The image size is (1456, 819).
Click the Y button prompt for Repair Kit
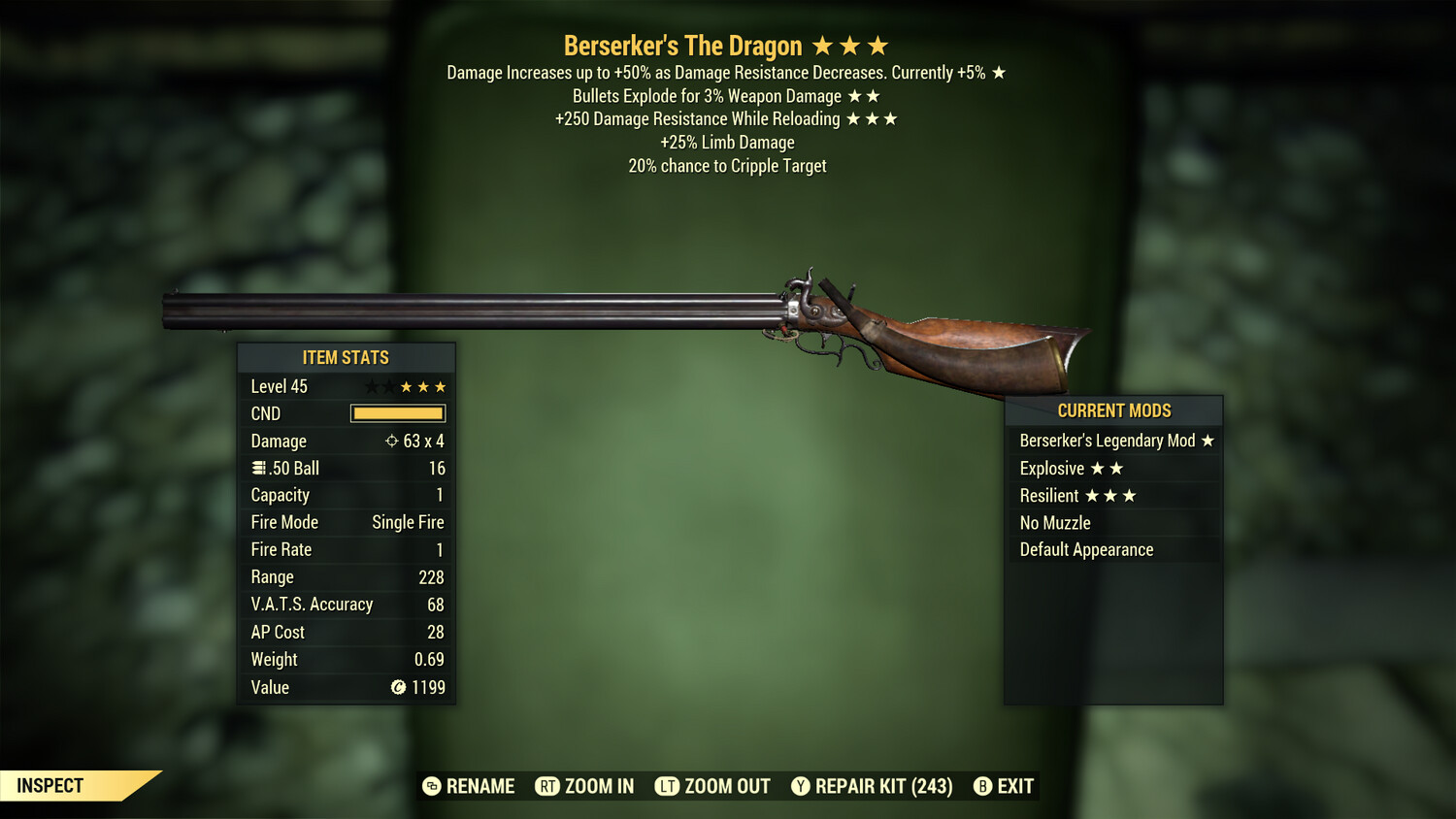tap(802, 786)
